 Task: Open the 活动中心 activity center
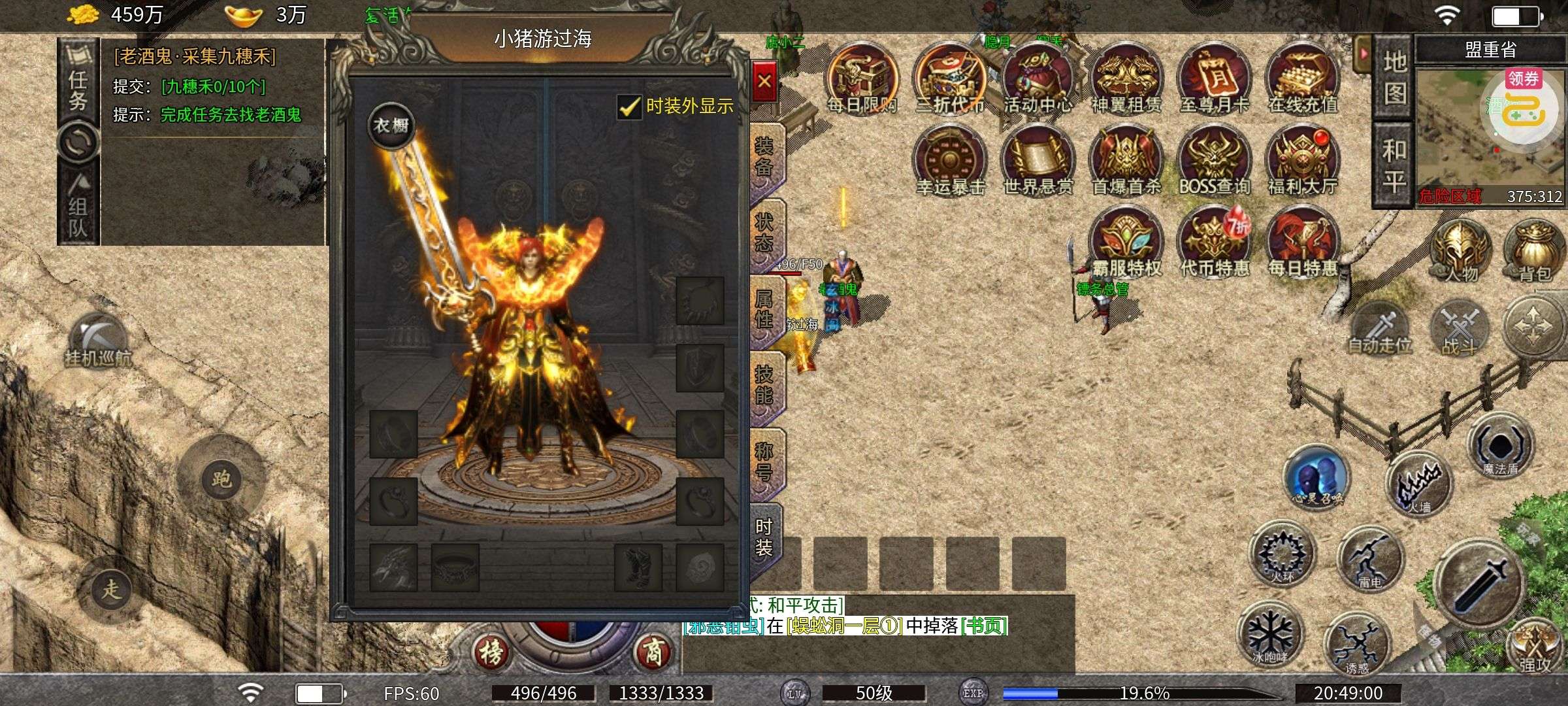coord(1037,78)
